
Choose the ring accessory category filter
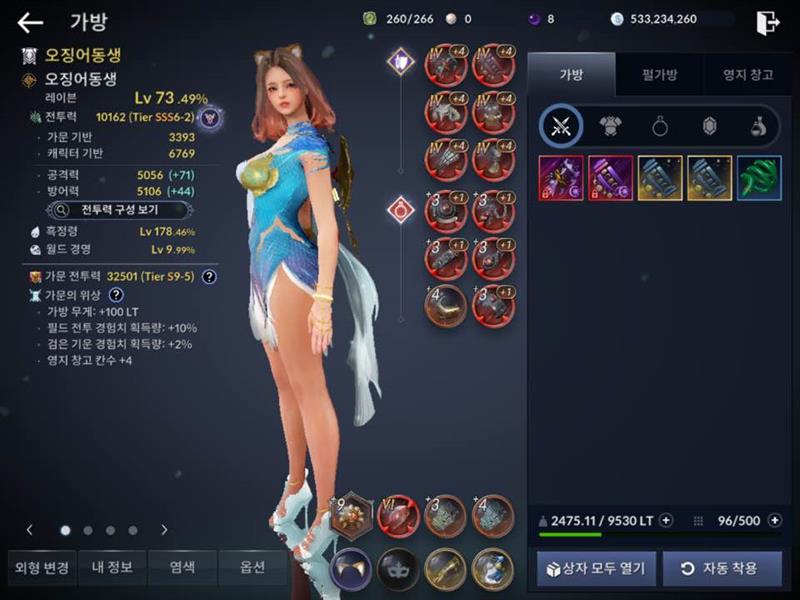660,126
